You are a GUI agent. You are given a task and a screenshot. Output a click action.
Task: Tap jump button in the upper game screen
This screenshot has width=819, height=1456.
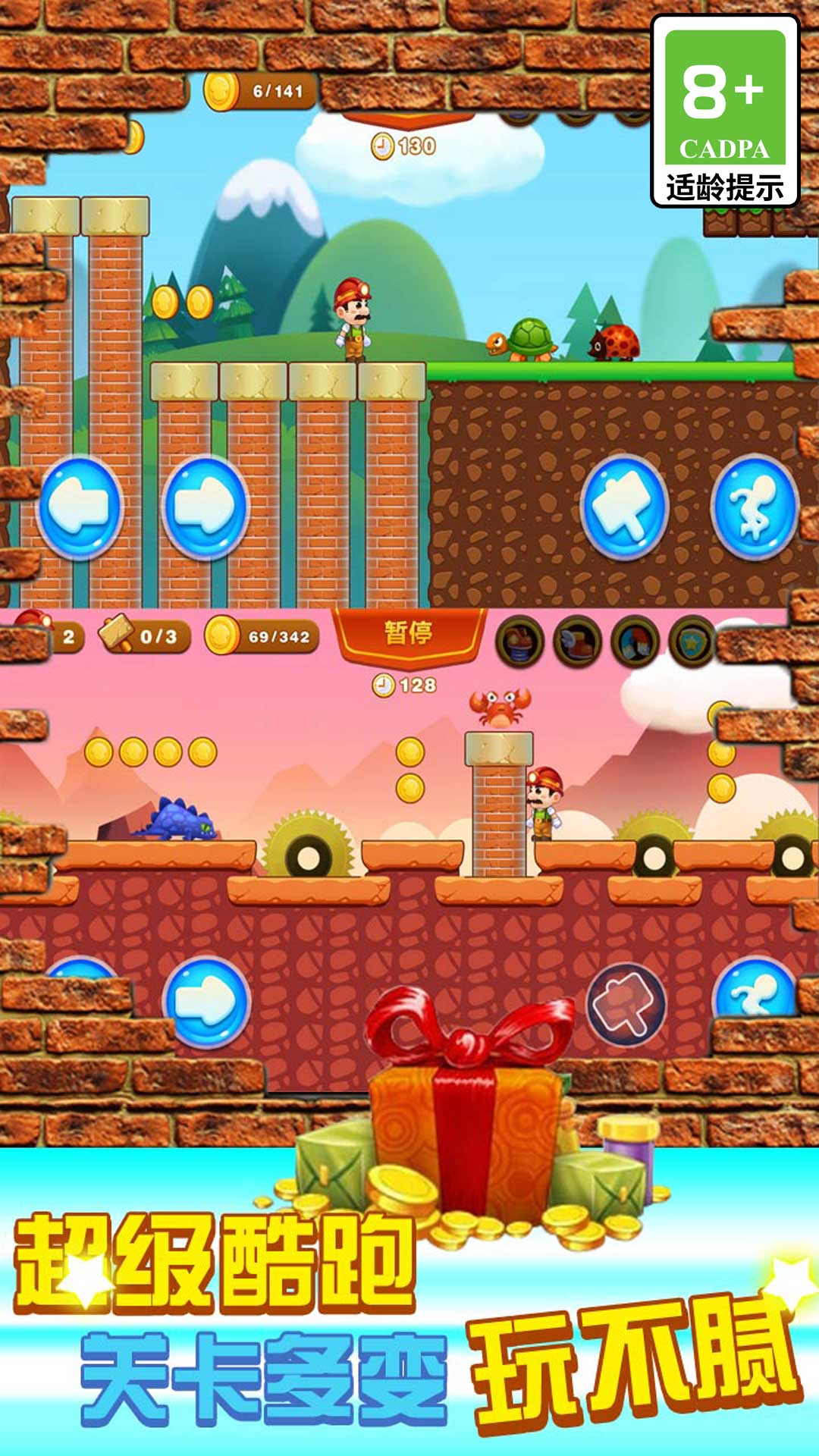755,507
